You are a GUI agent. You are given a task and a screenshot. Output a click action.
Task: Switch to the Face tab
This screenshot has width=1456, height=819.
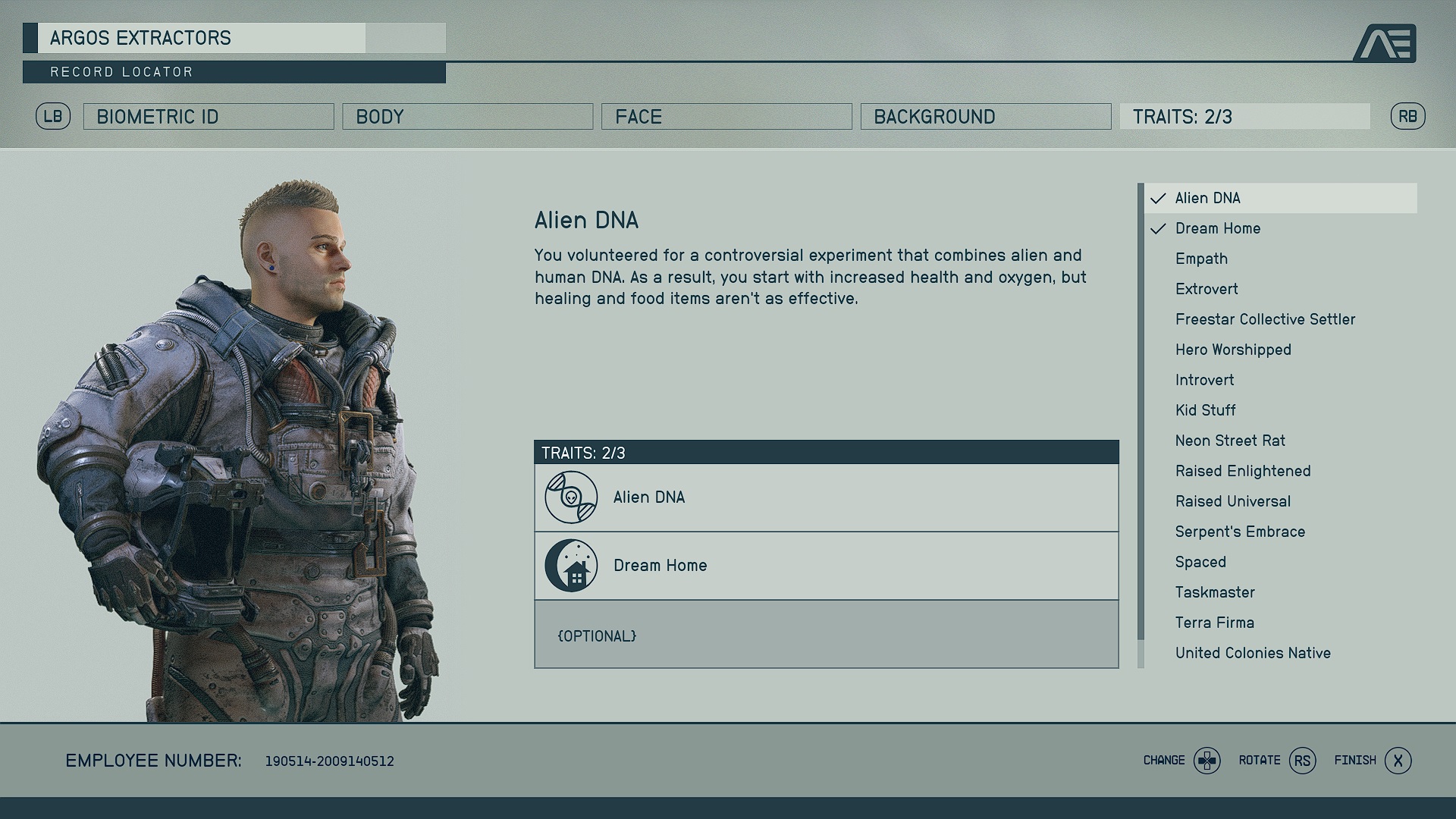pyautogui.click(x=726, y=116)
